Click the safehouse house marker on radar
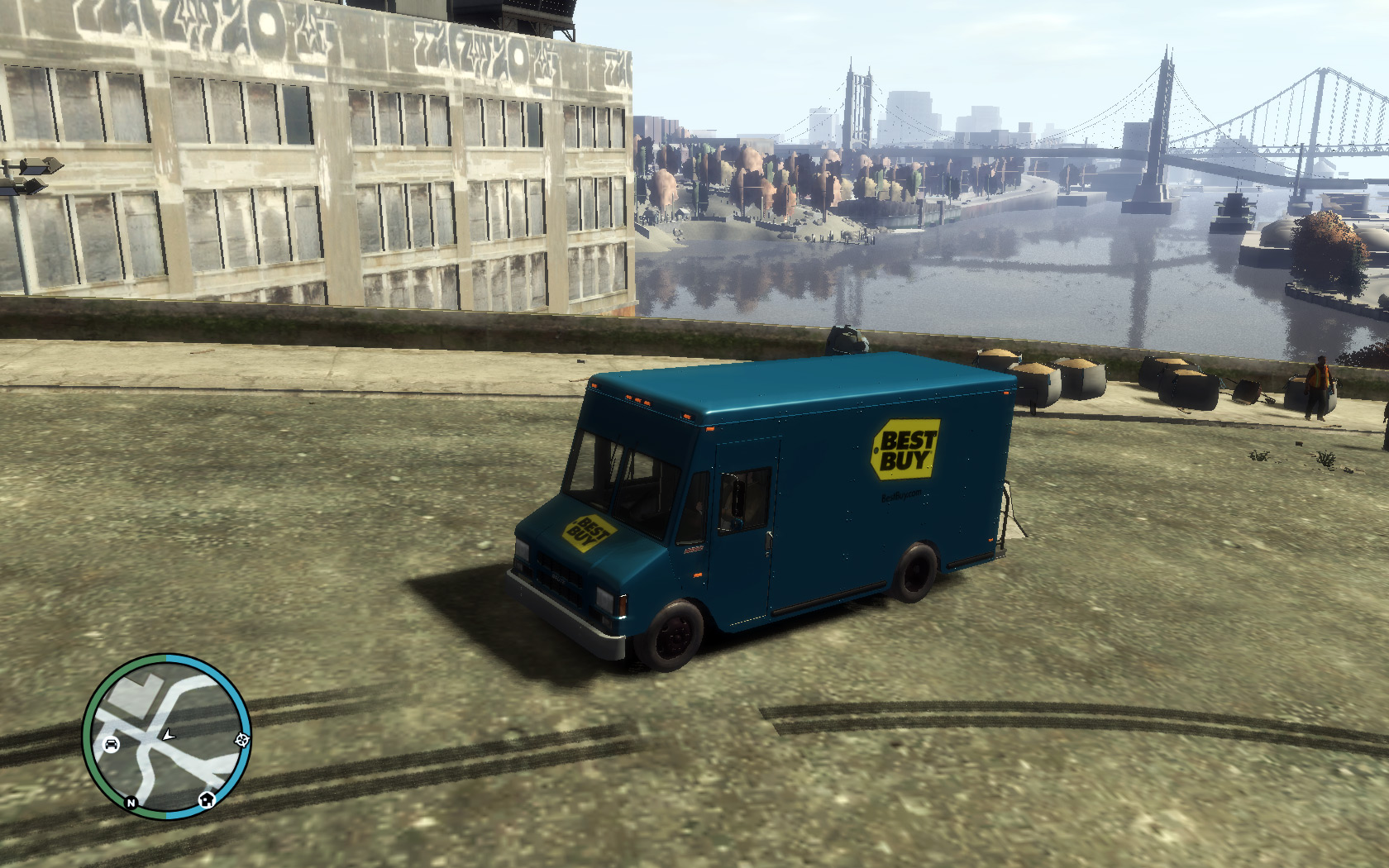The width and height of the screenshot is (1389, 868). [x=207, y=799]
